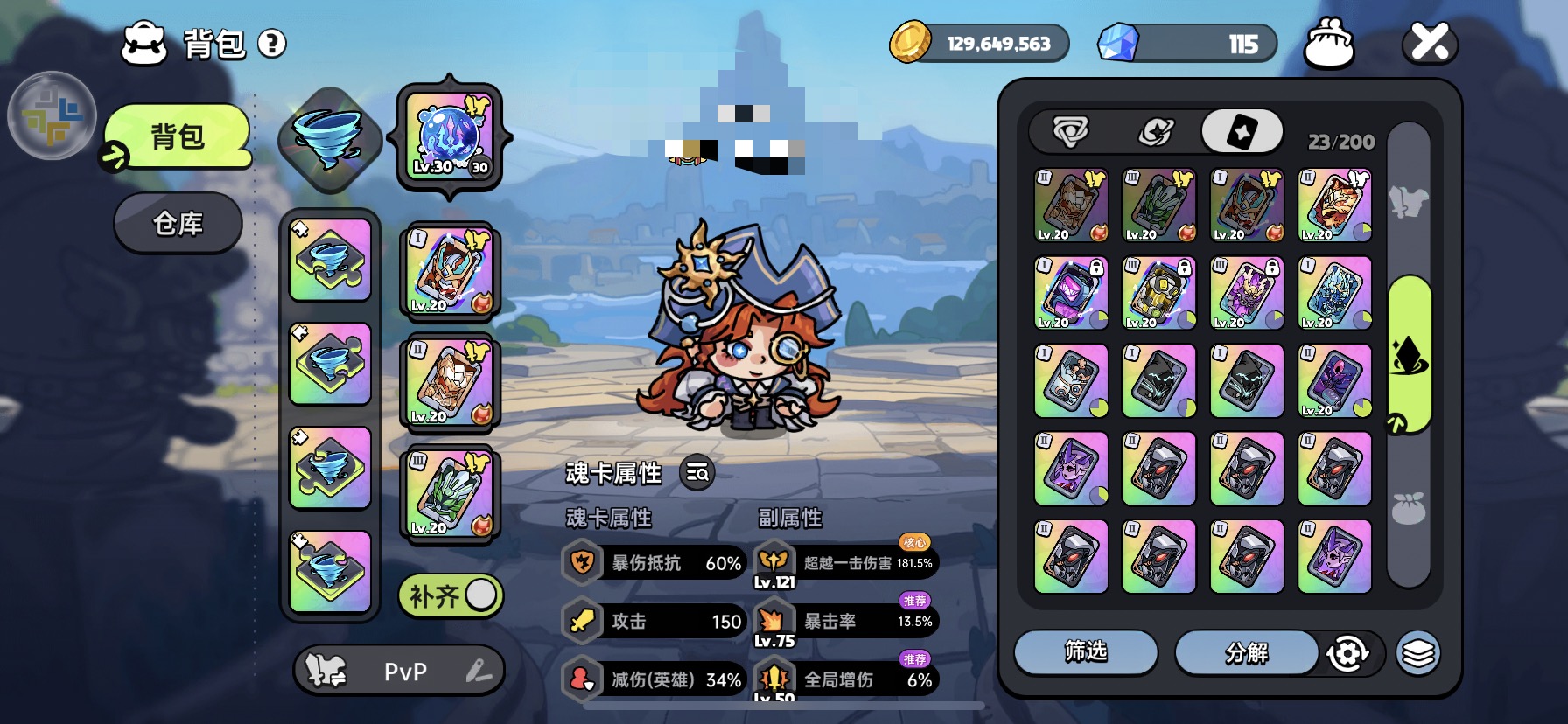The image size is (1568, 724).
Task: Open the circular emblem bubble icon
Action: point(51,115)
